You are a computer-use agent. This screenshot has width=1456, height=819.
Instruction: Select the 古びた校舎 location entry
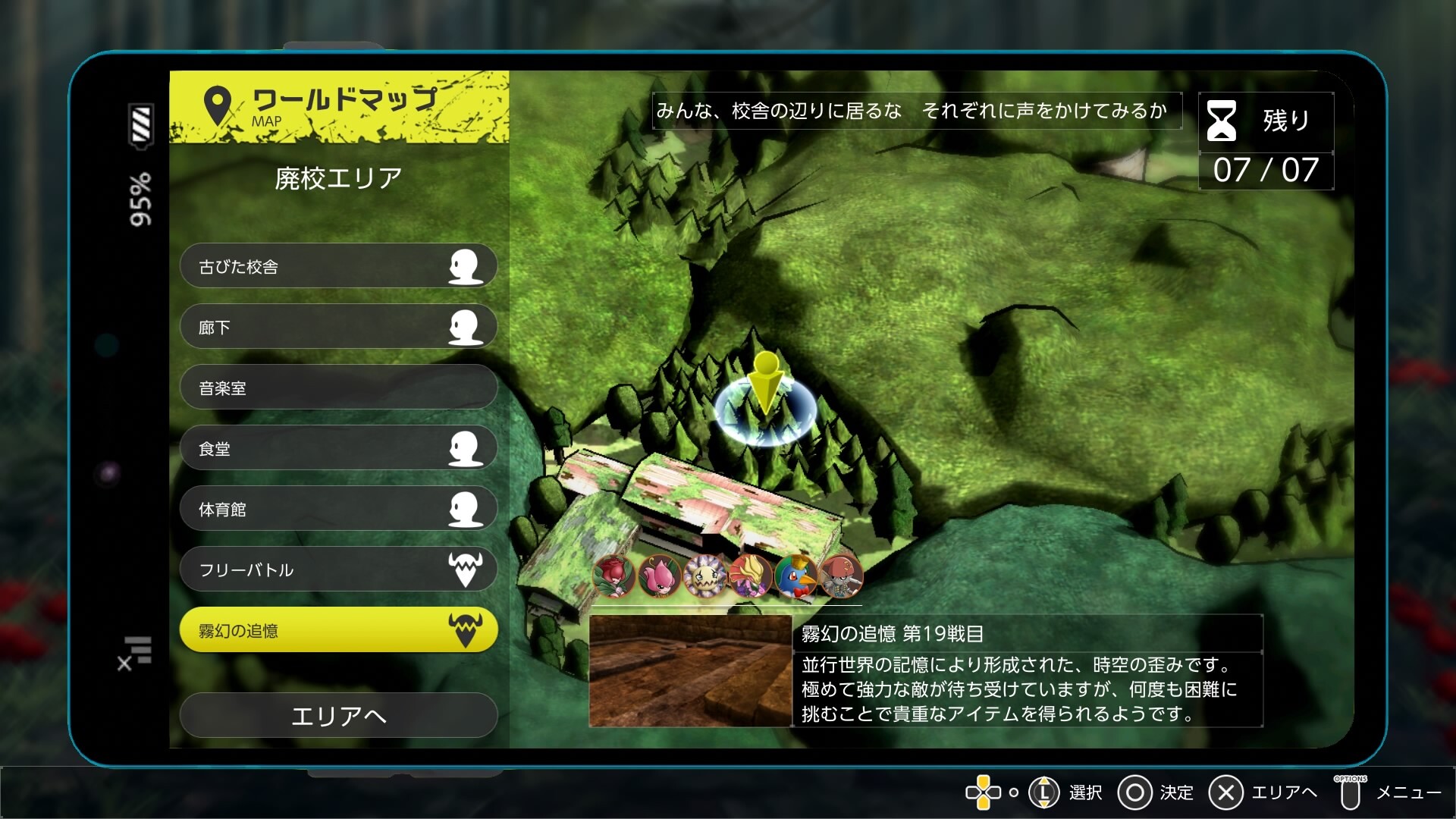[338, 266]
